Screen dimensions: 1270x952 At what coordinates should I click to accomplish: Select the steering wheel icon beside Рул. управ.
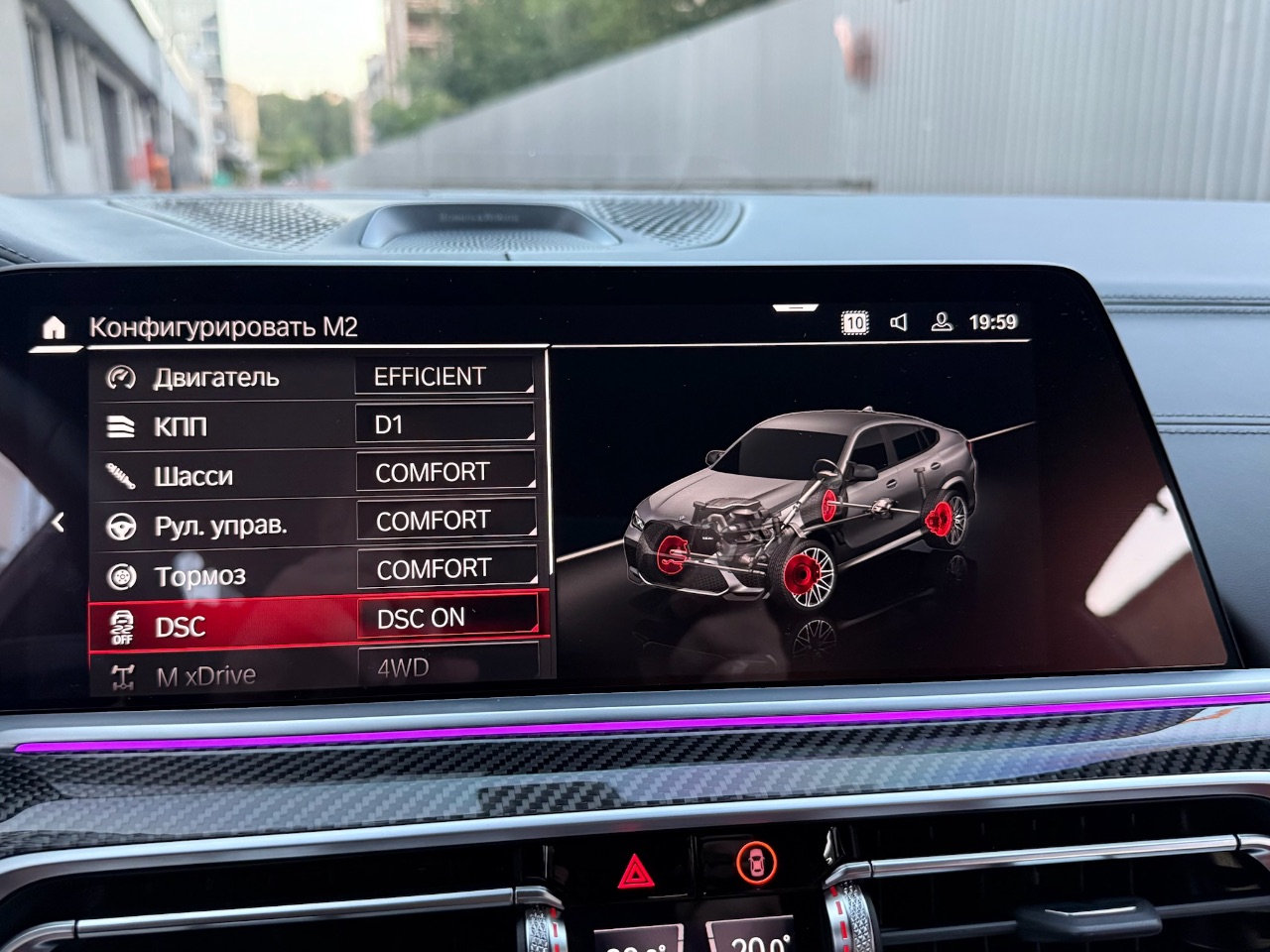[122, 525]
